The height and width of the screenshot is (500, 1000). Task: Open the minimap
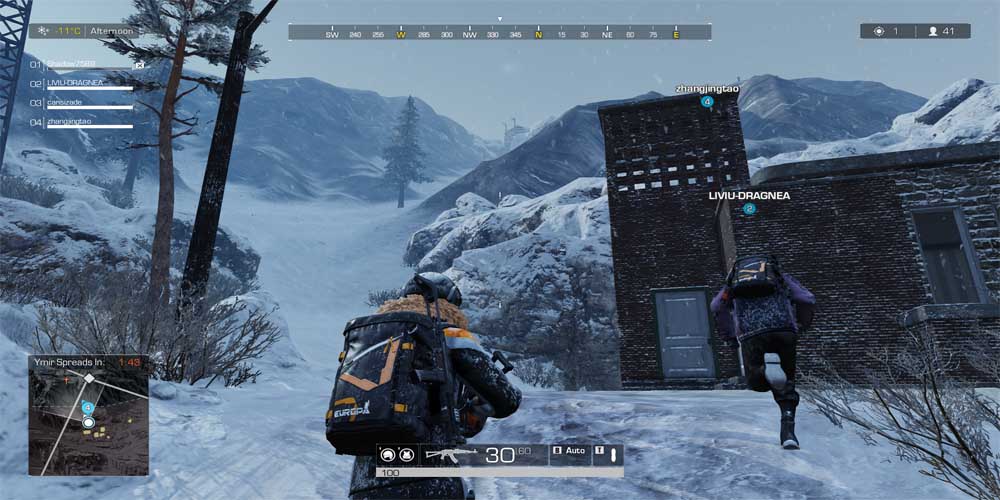pyautogui.click(x=88, y=421)
